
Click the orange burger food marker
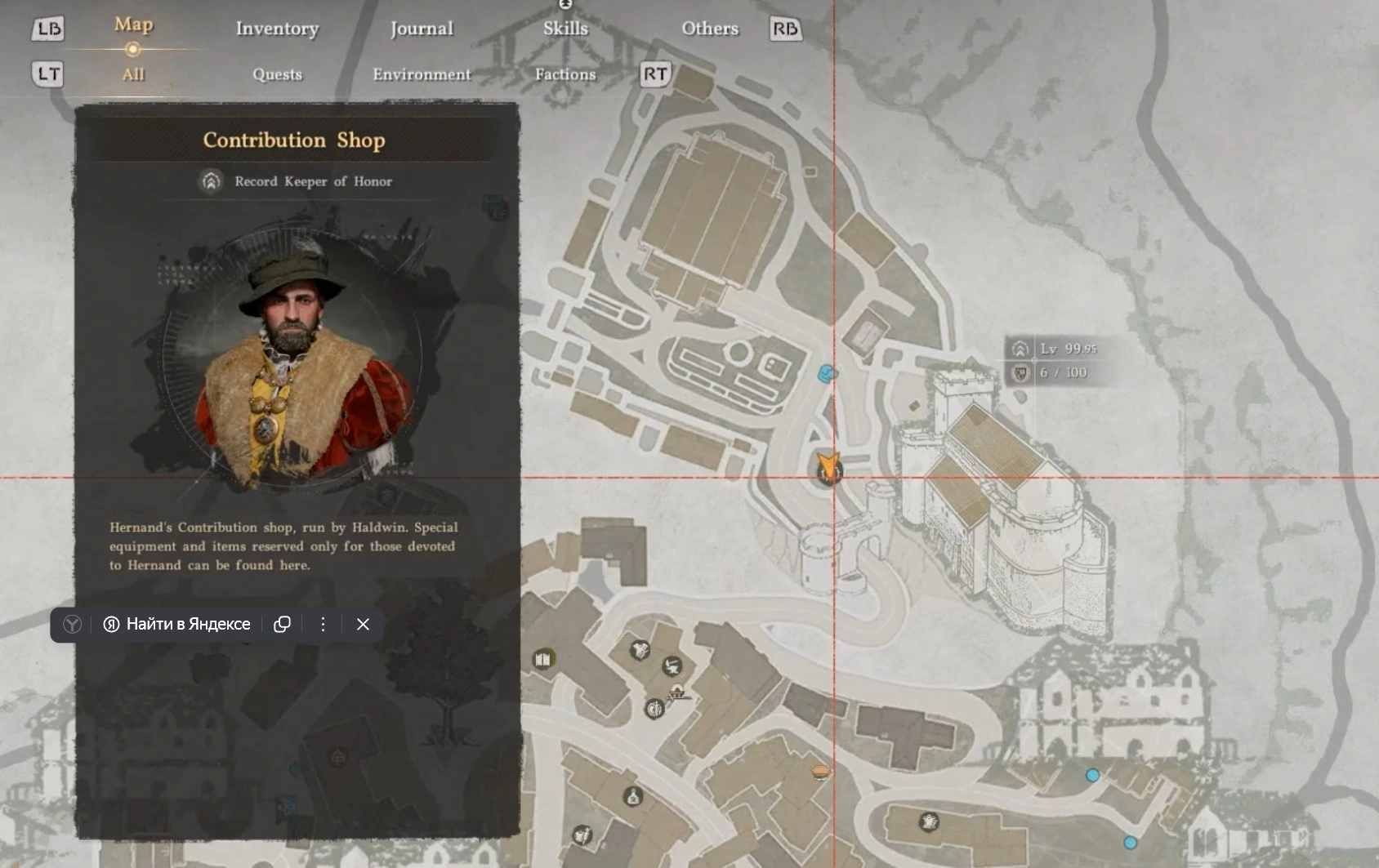click(x=820, y=771)
